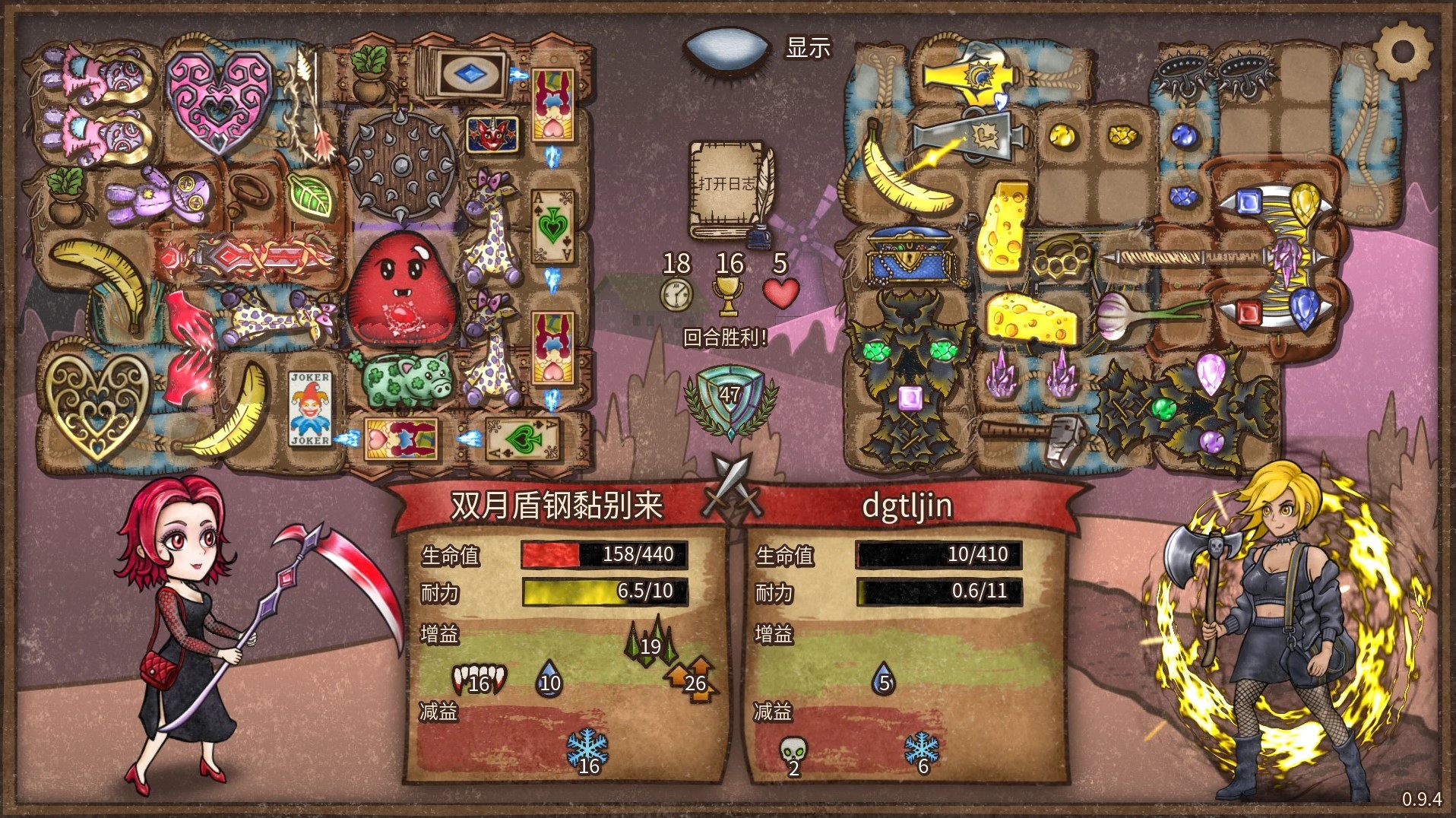The width and height of the screenshot is (1456, 818).
Task: Select the blue jewelry treasure chest
Action: coord(909,255)
